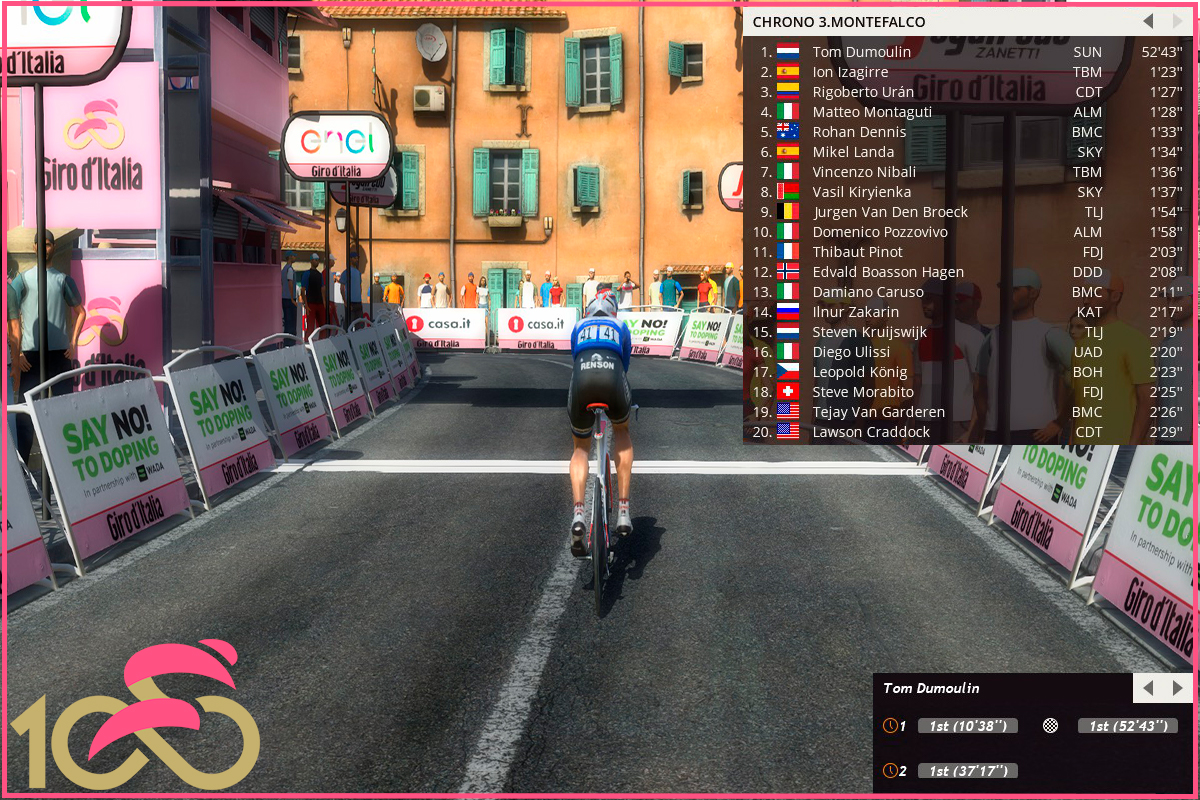Pick Lawson Craddock's row in the list
This screenshot has width=1200, height=800.
871,432
